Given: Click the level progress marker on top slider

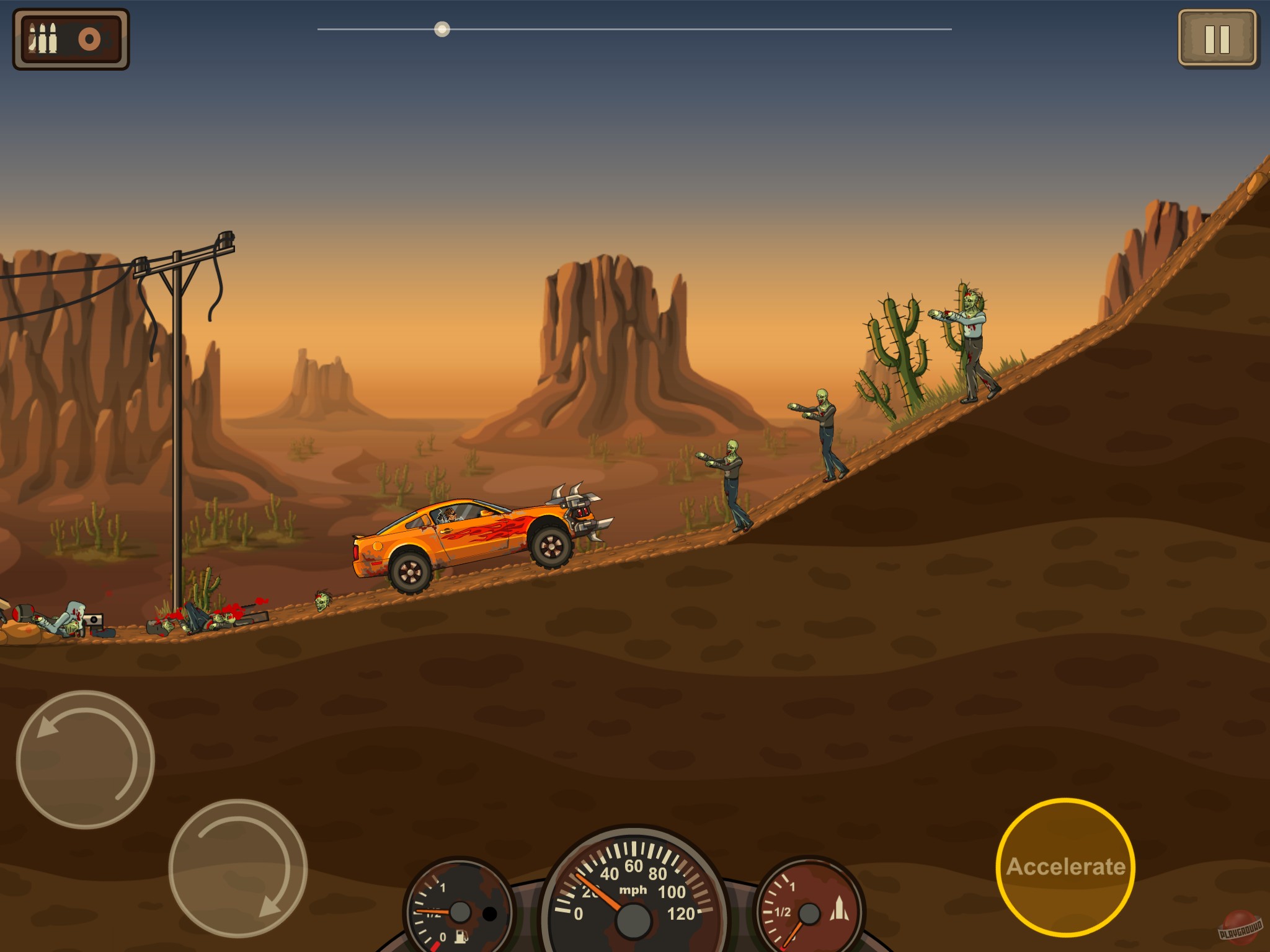Looking at the screenshot, I should point(442,28).
